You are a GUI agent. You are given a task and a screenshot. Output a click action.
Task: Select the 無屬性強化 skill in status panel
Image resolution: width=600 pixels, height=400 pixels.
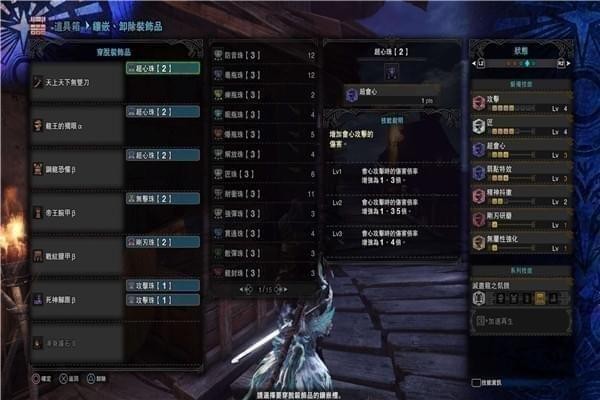(520, 242)
